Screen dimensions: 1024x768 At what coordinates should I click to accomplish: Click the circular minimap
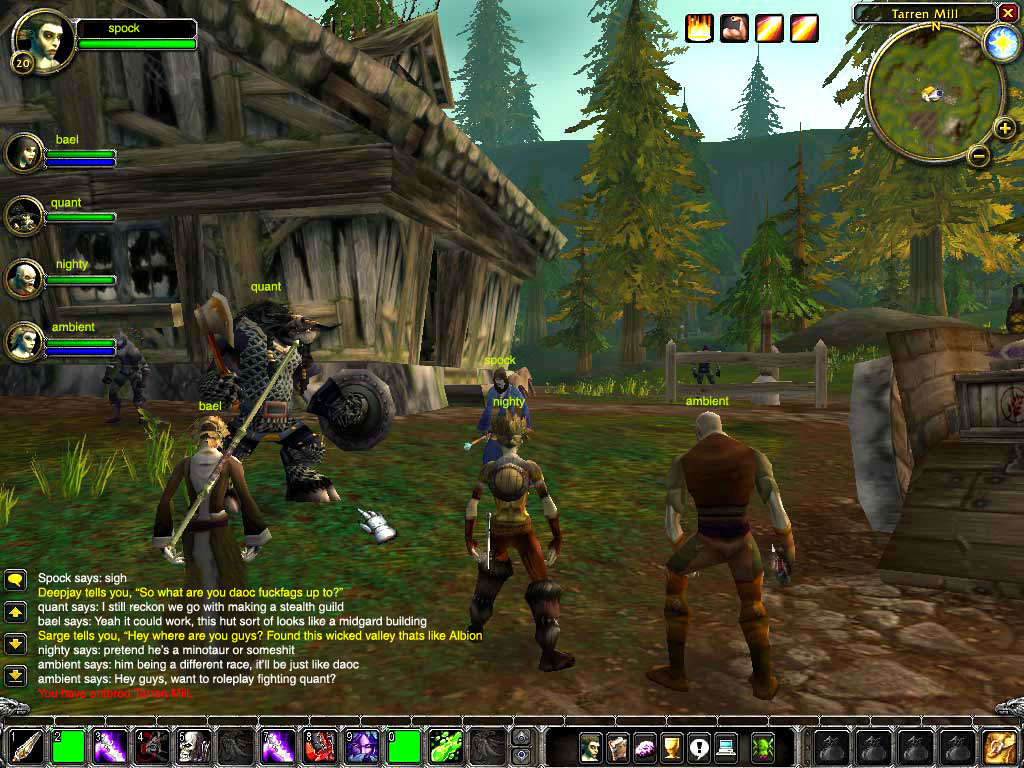pyautogui.click(x=934, y=93)
